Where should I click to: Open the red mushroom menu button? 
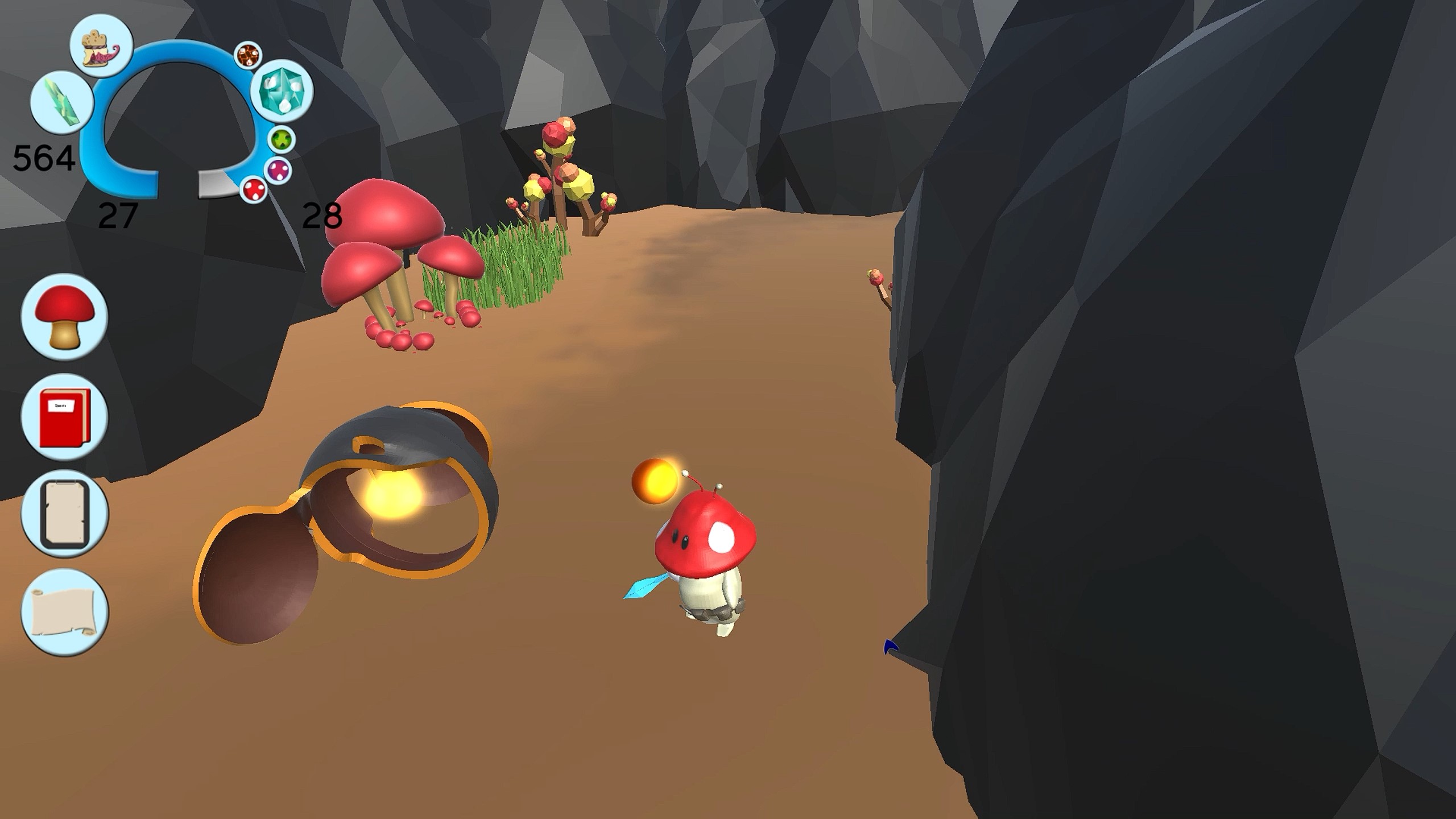(64, 317)
